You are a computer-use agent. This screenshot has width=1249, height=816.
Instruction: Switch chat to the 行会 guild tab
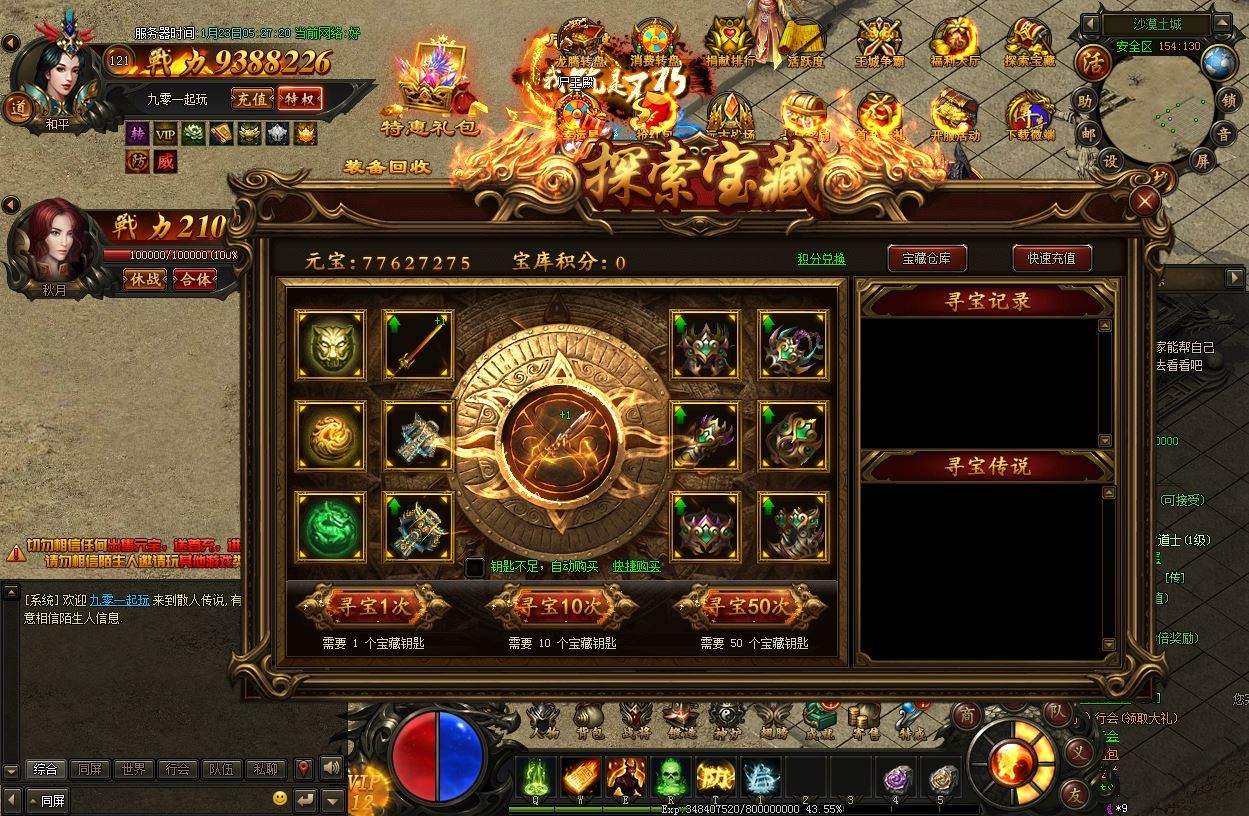[177, 769]
